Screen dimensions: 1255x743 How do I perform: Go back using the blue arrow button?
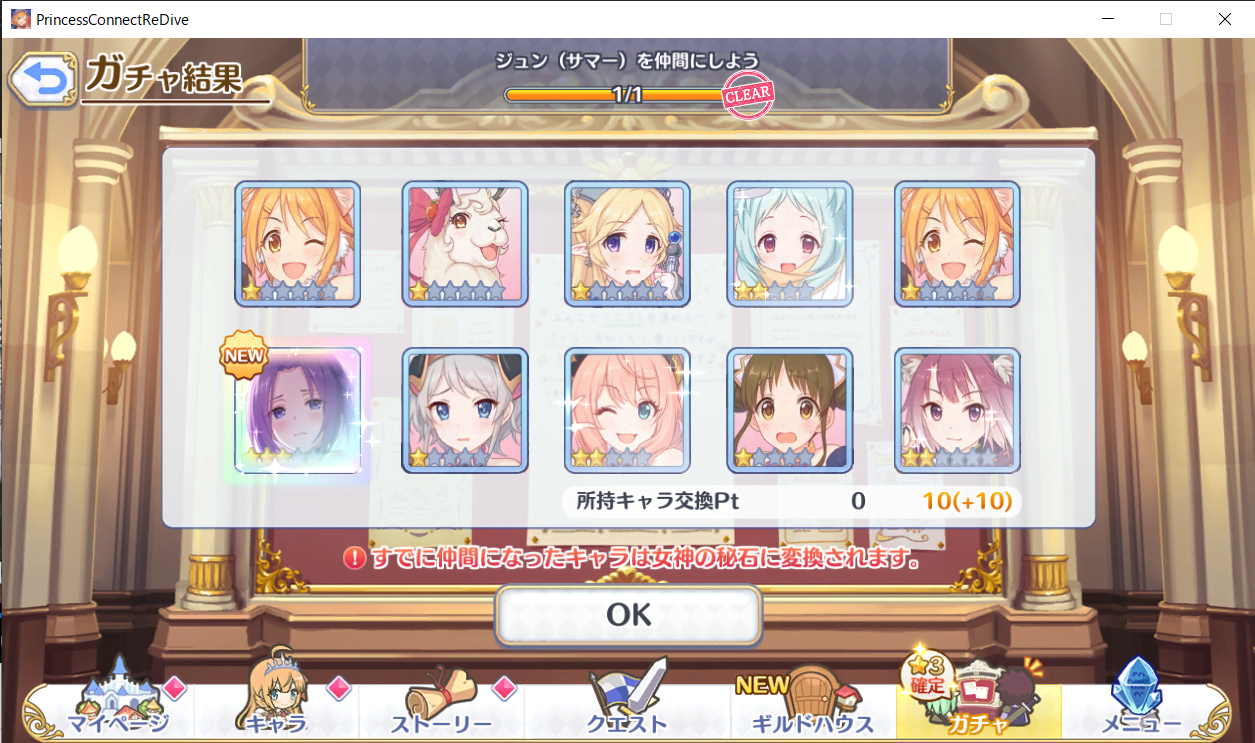pyautogui.click(x=41, y=81)
